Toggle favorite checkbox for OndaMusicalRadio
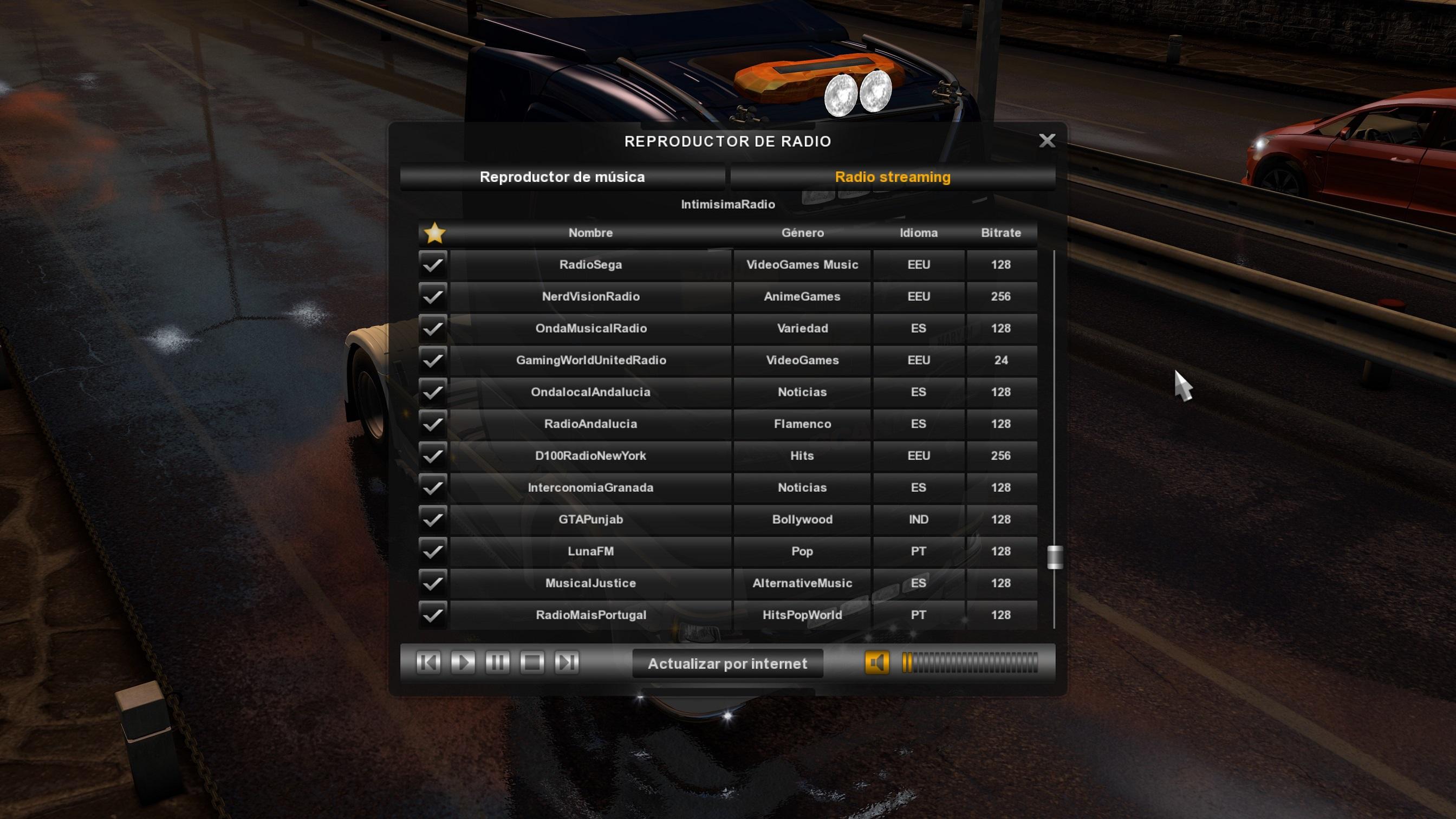Image resolution: width=1456 pixels, height=819 pixels. pyautogui.click(x=433, y=328)
